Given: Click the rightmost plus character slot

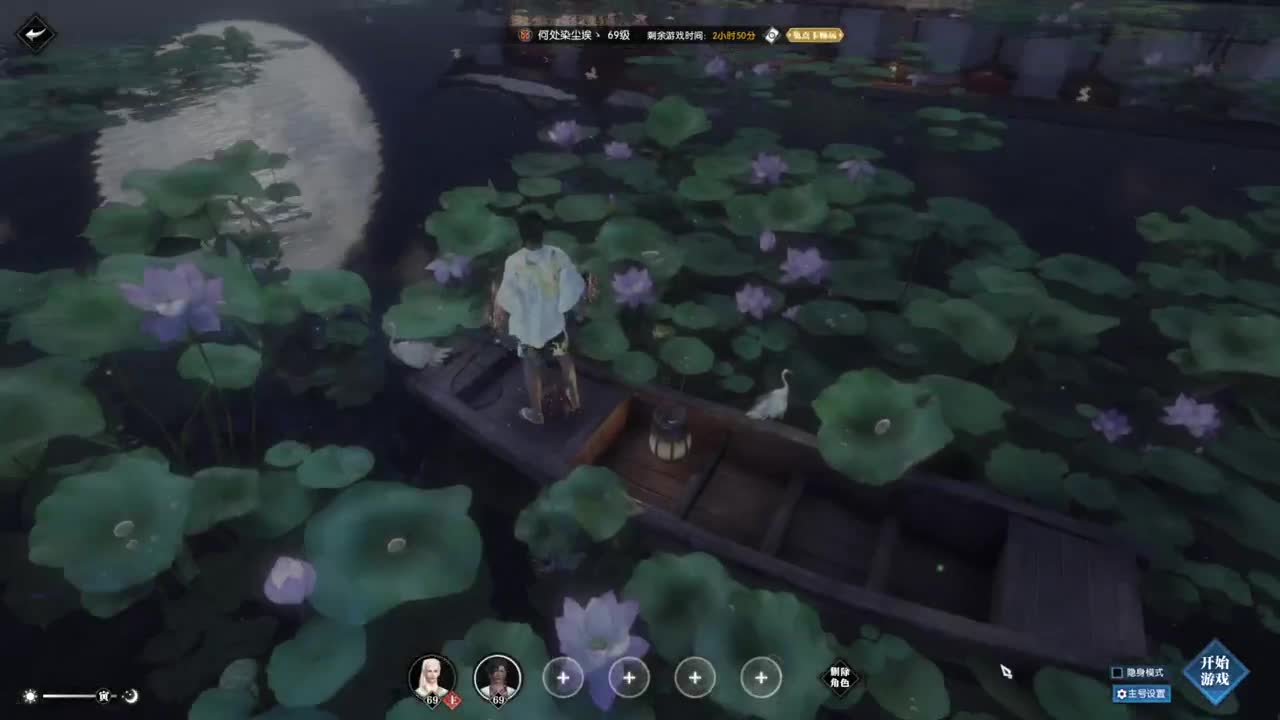Looking at the screenshot, I should [x=761, y=677].
